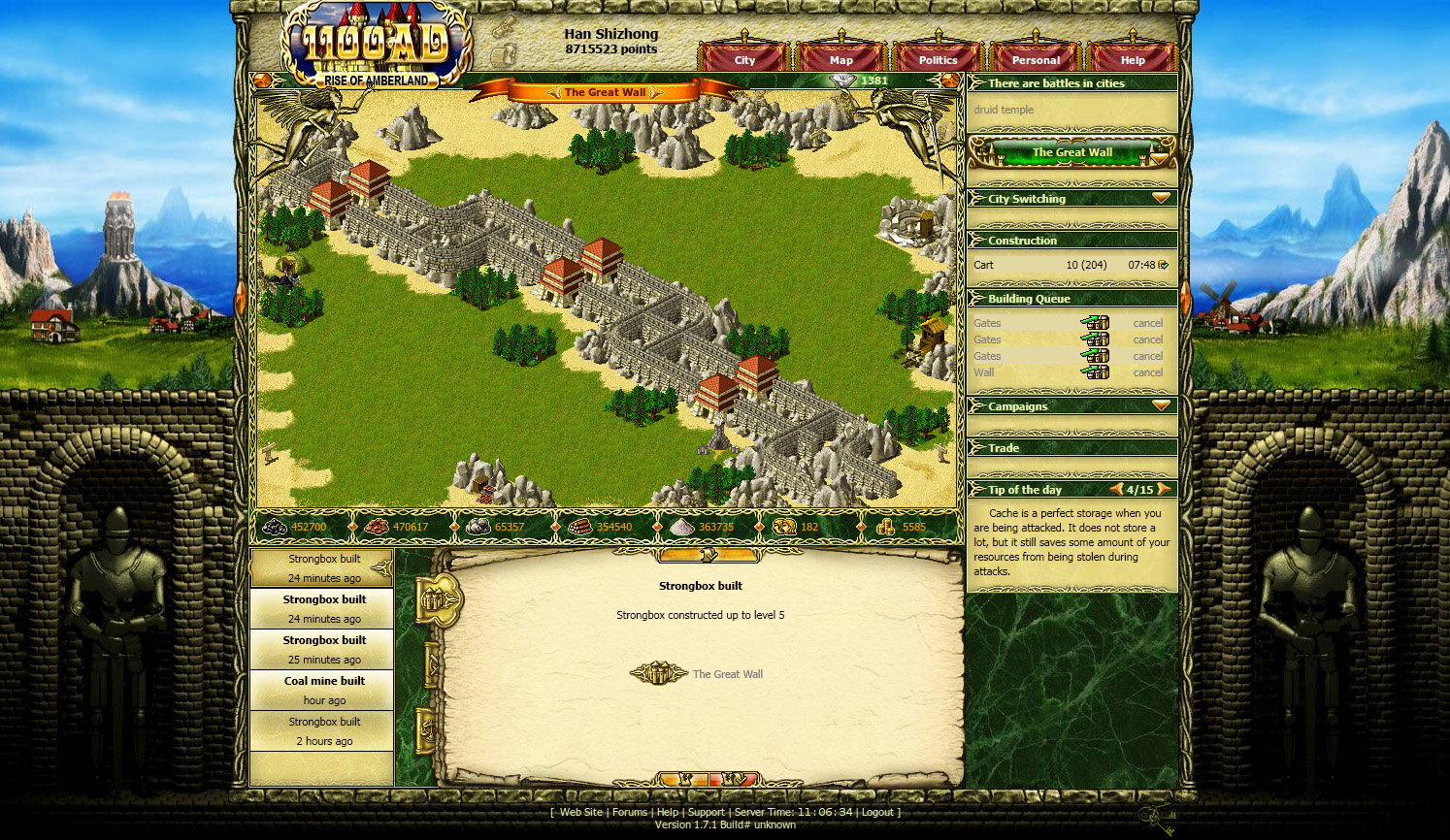Show the next tip of the day
This screenshot has width=1450, height=840.
[x=1164, y=489]
